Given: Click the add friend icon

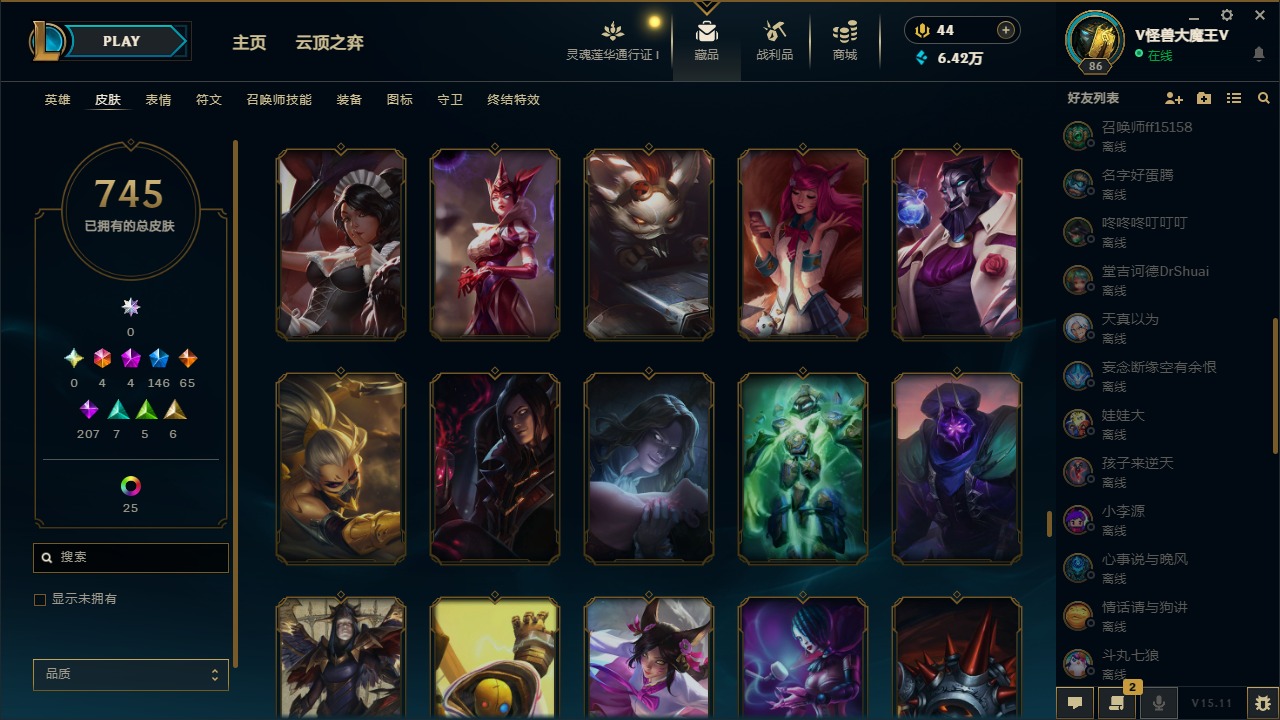Looking at the screenshot, I should (x=1174, y=98).
